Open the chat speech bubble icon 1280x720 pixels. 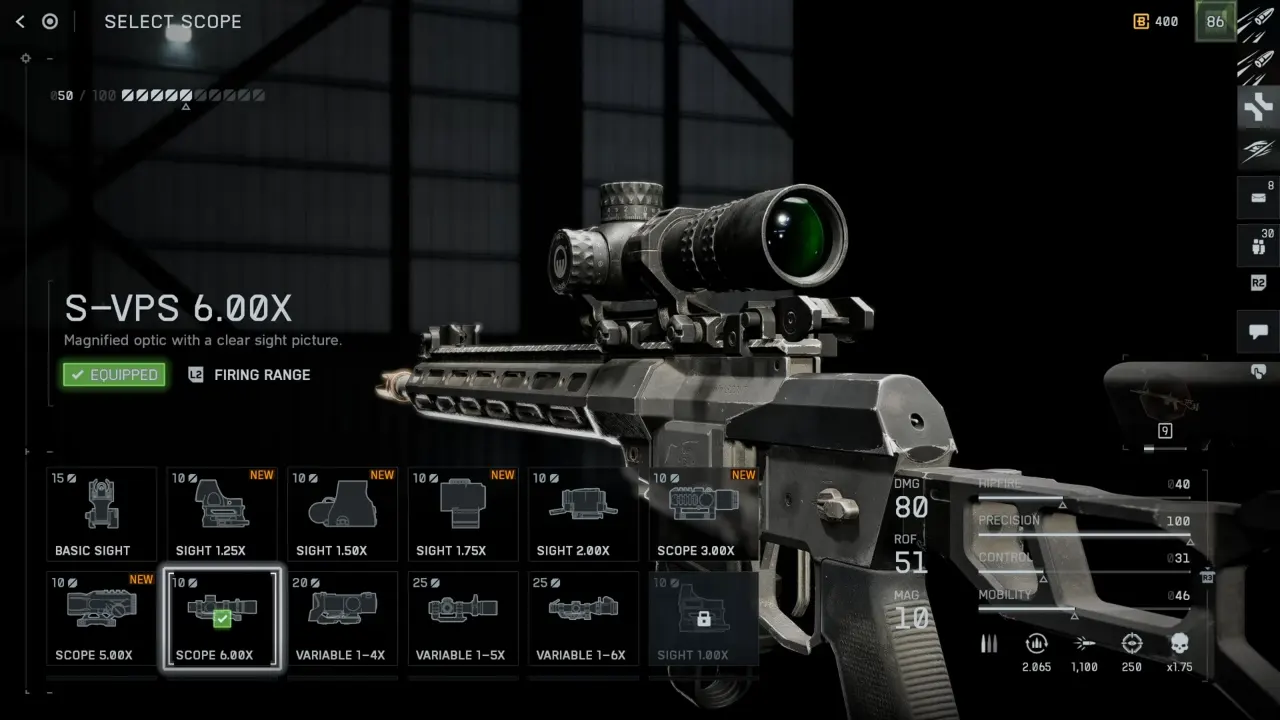tap(1258, 332)
